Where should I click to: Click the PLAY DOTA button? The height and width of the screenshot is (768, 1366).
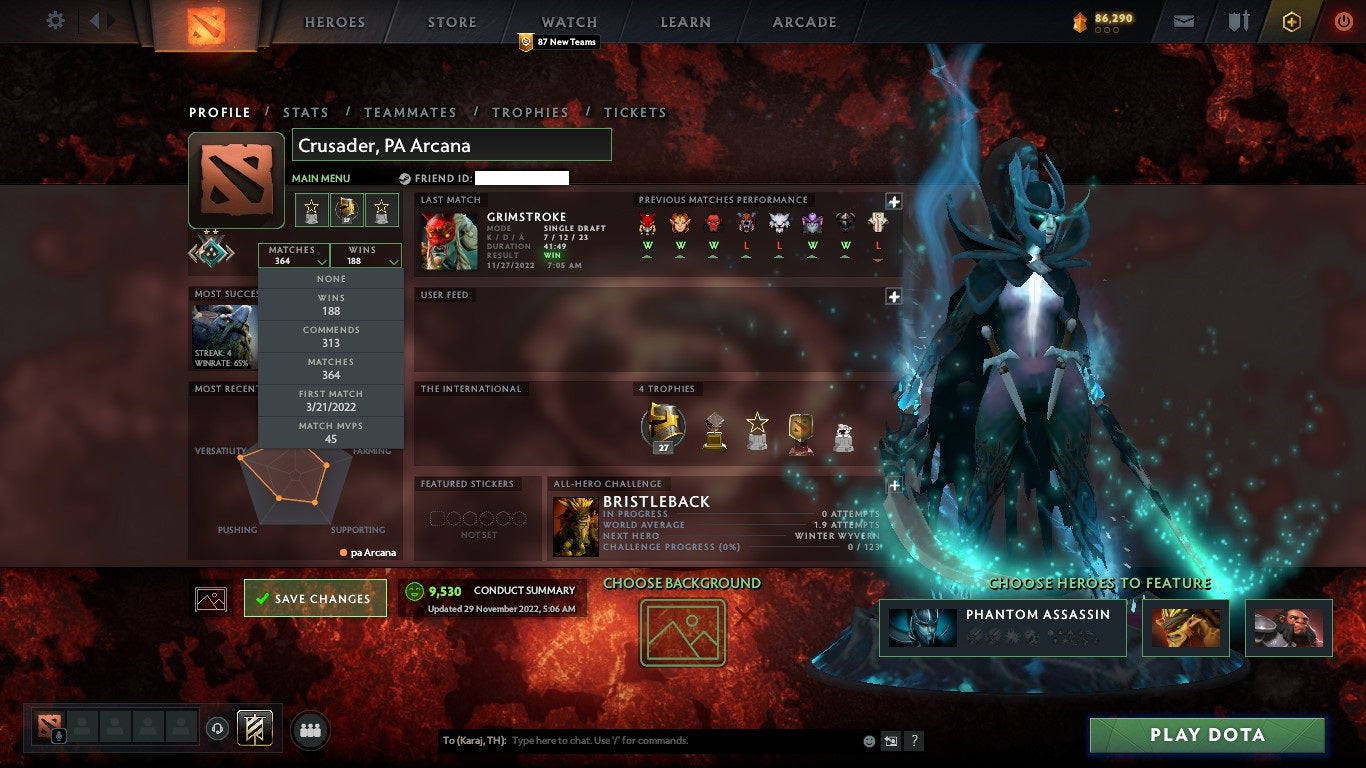coord(1207,734)
